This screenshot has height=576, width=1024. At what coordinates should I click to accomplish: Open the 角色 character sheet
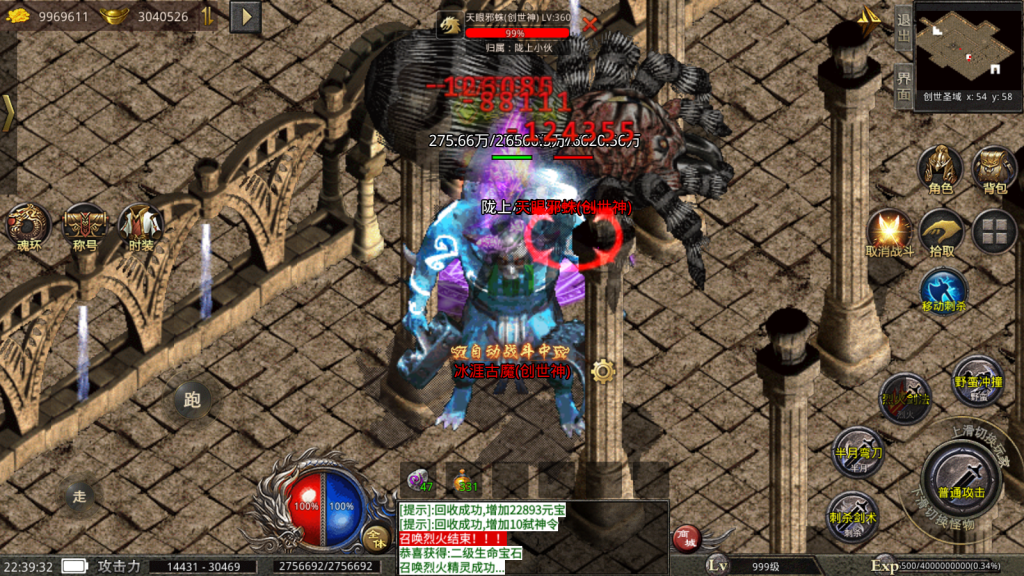tap(940, 168)
